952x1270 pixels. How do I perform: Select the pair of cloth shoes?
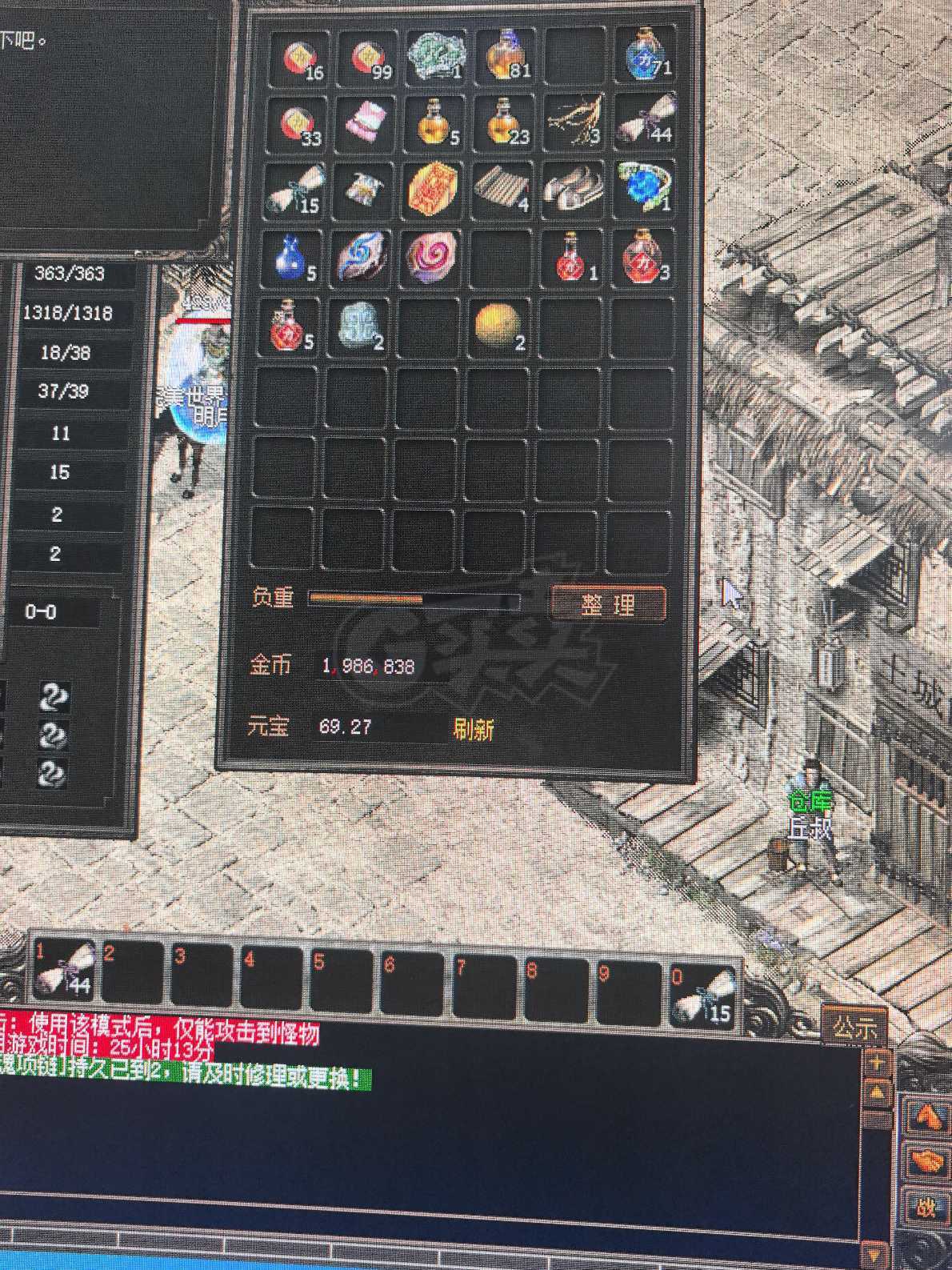point(573,190)
